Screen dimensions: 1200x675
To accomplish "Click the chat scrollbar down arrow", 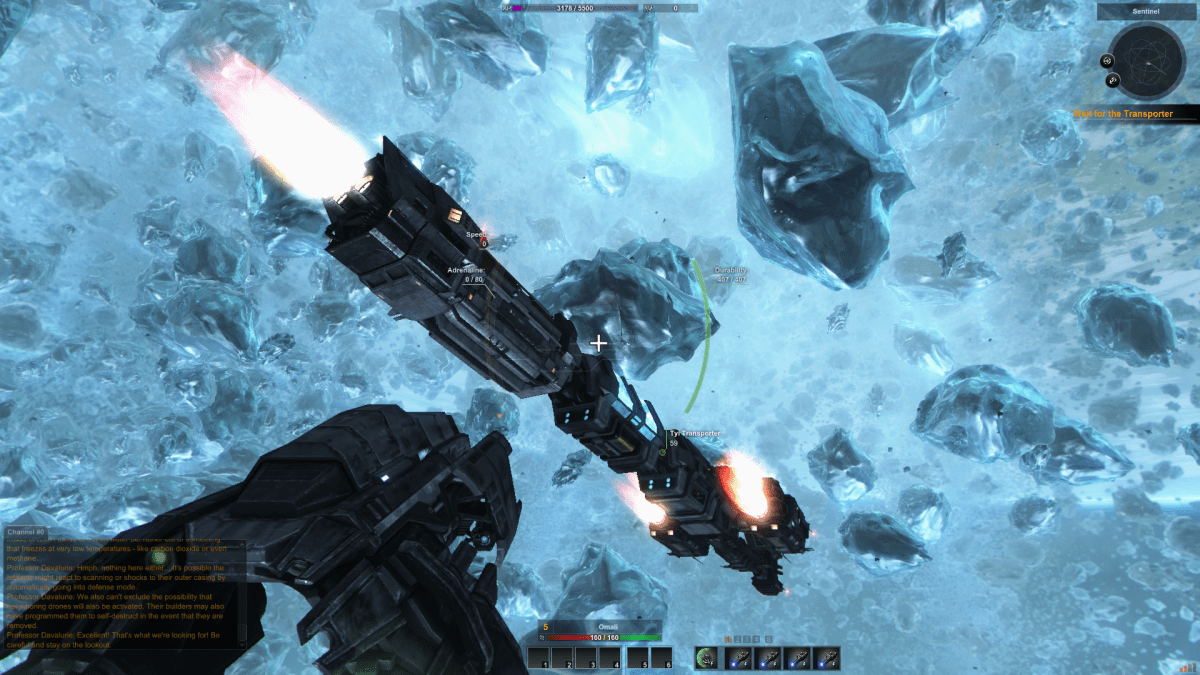I will pyautogui.click(x=241, y=645).
